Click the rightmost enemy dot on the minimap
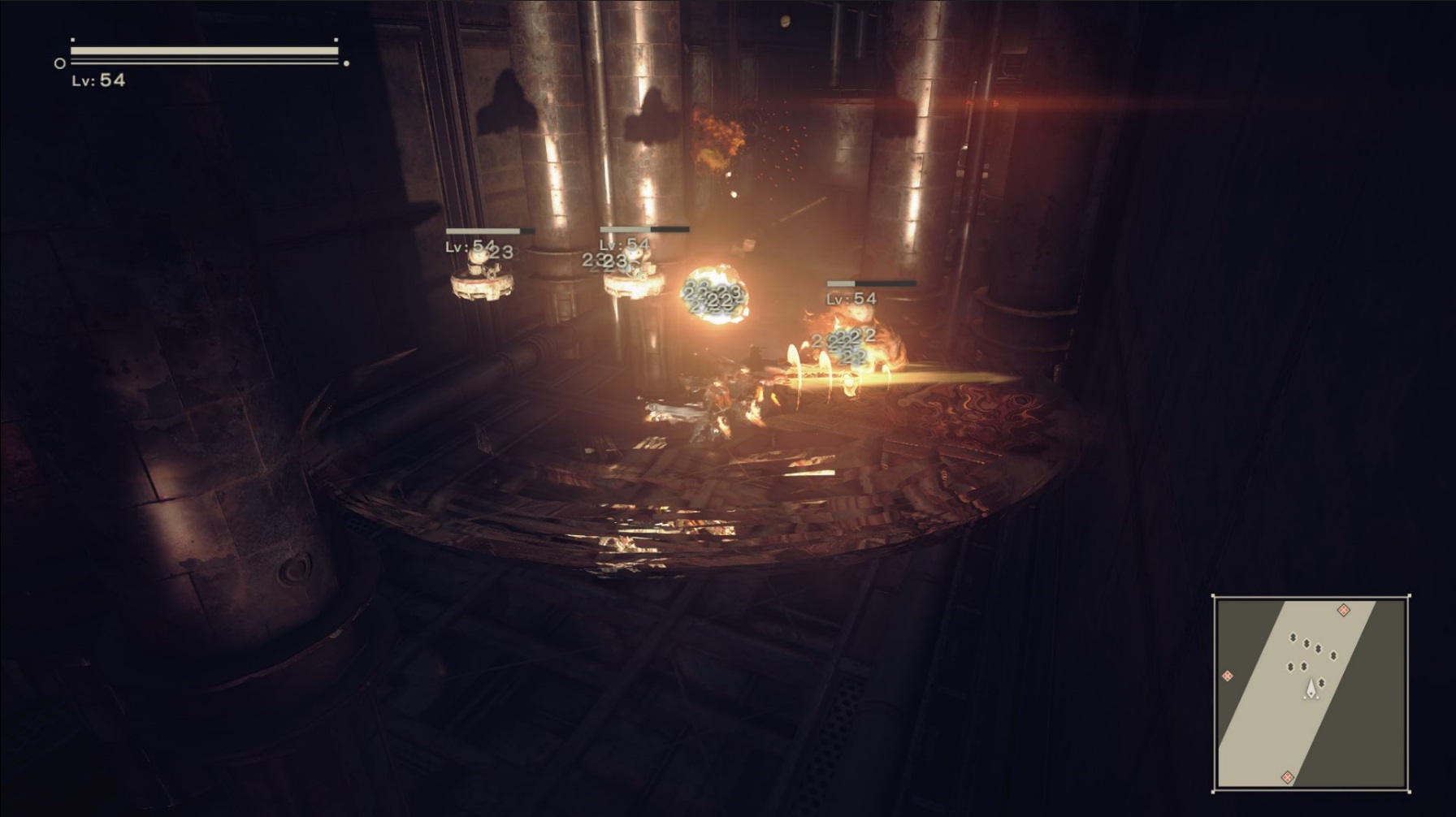The image size is (1456, 817). pyautogui.click(x=1332, y=655)
